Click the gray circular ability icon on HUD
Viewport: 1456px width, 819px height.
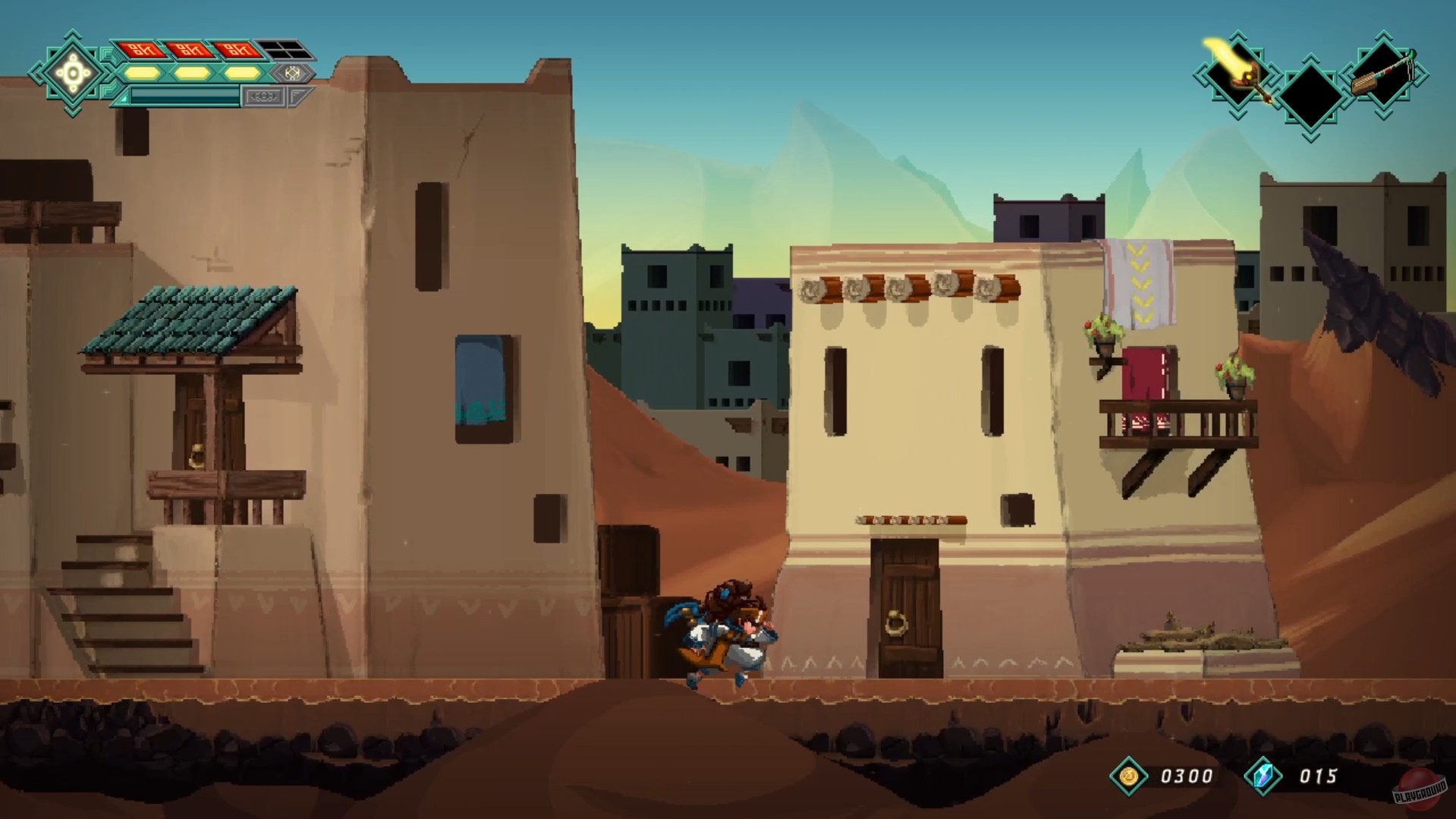coord(293,74)
